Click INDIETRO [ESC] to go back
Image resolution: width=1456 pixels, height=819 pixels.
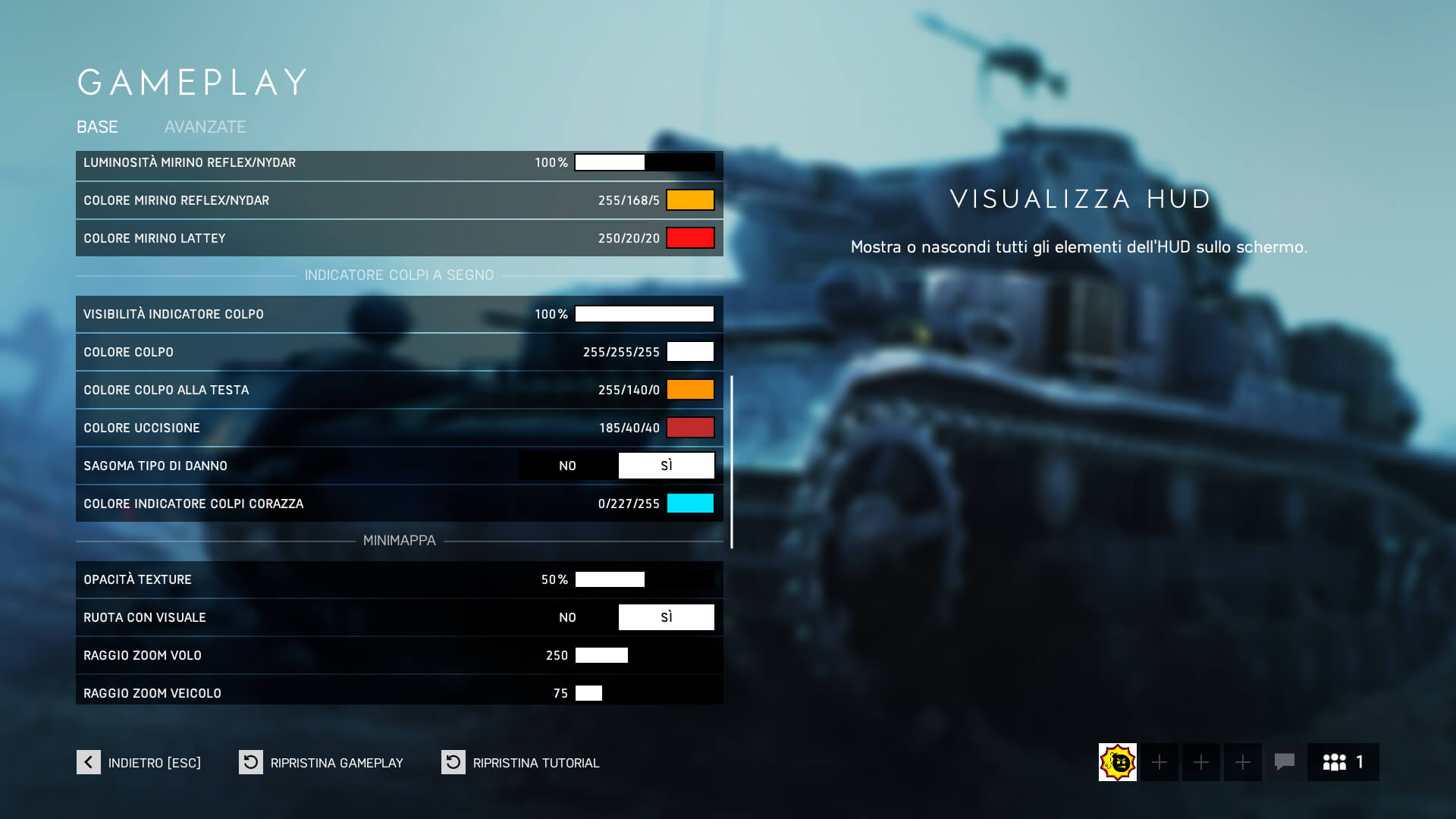coord(154,762)
